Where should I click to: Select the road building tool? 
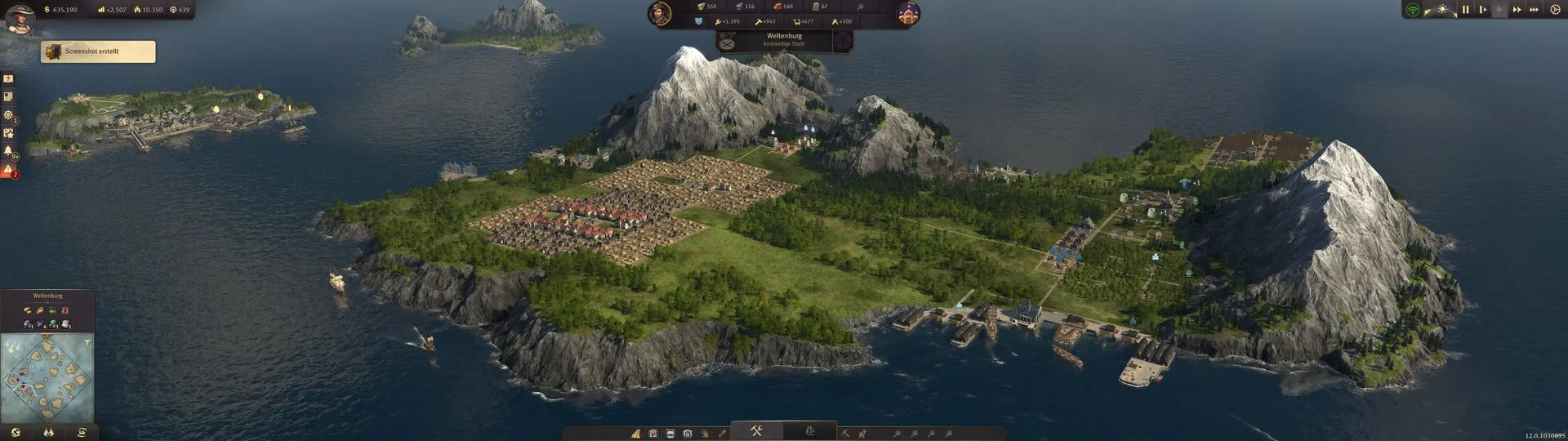click(x=635, y=434)
